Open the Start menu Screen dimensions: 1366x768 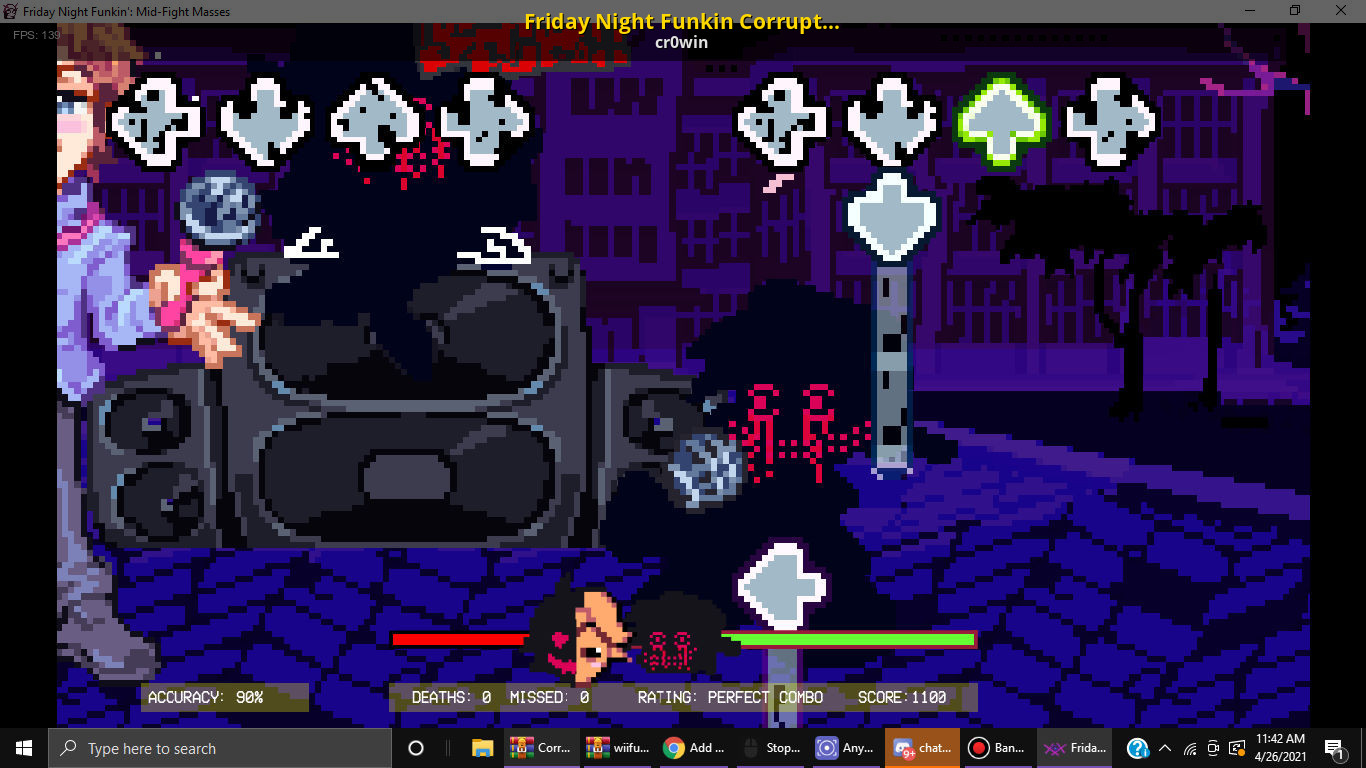coord(22,747)
